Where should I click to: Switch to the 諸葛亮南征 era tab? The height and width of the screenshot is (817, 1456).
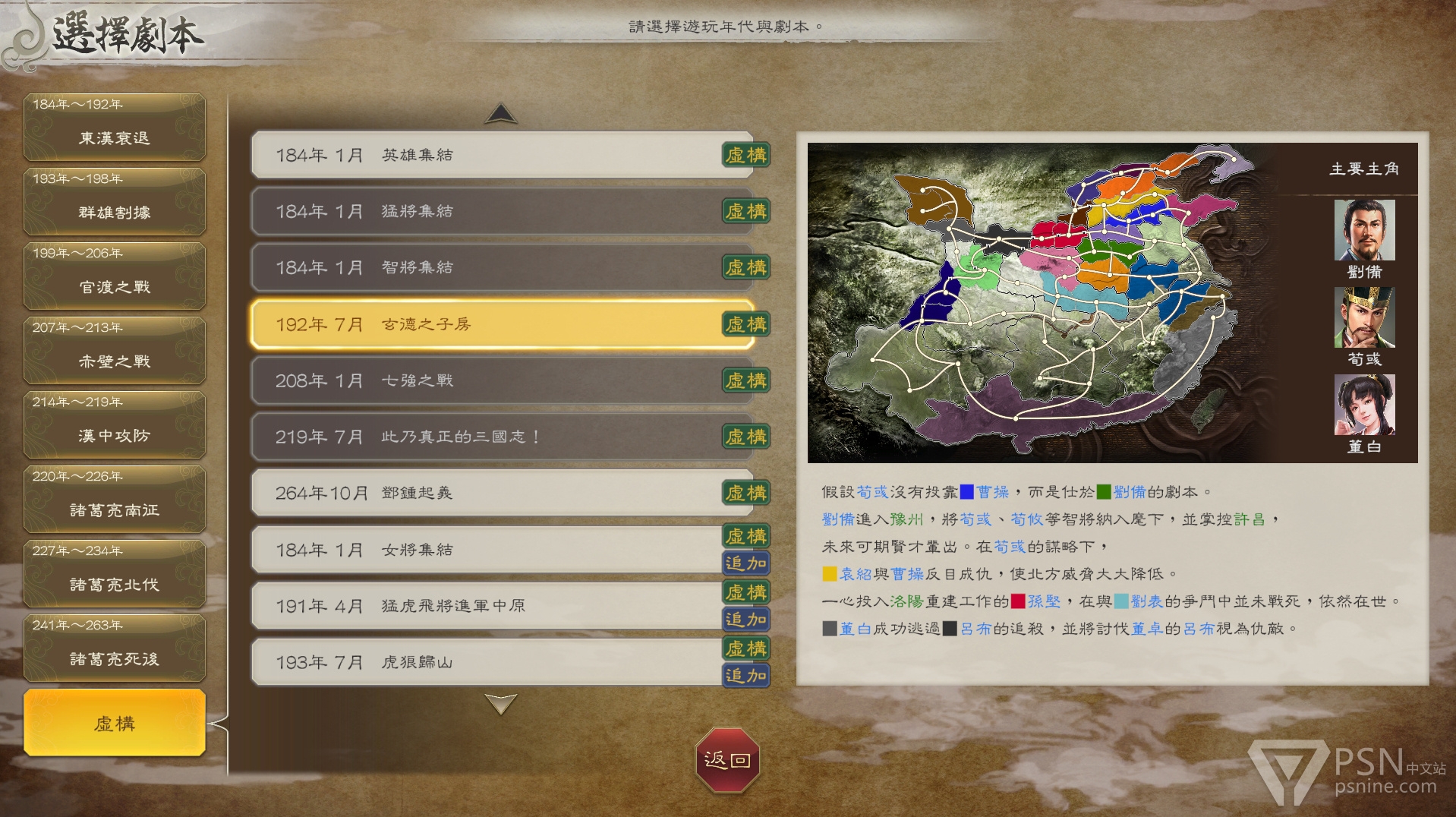click(115, 500)
